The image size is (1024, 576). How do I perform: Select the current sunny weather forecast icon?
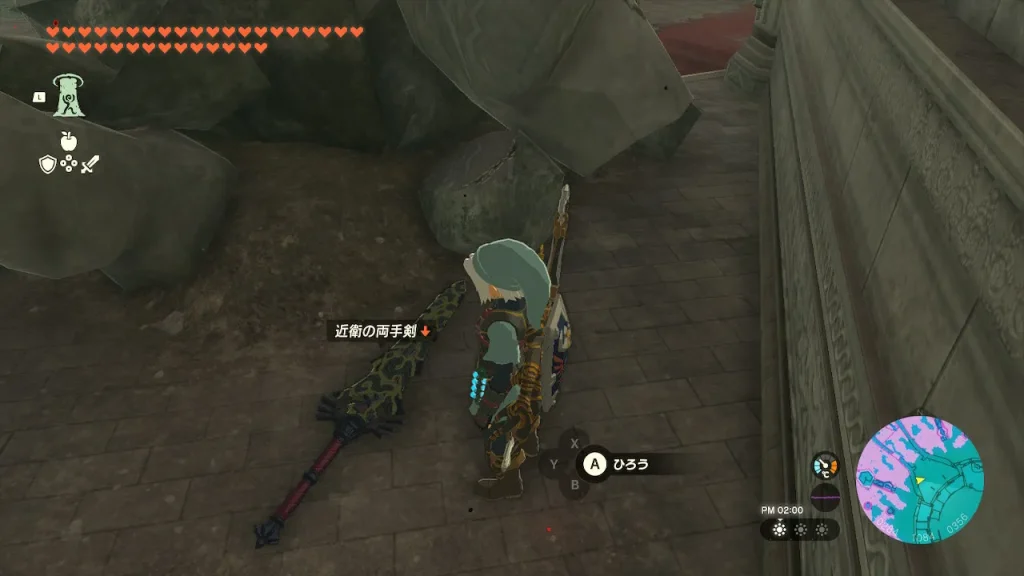coord(780,529)
